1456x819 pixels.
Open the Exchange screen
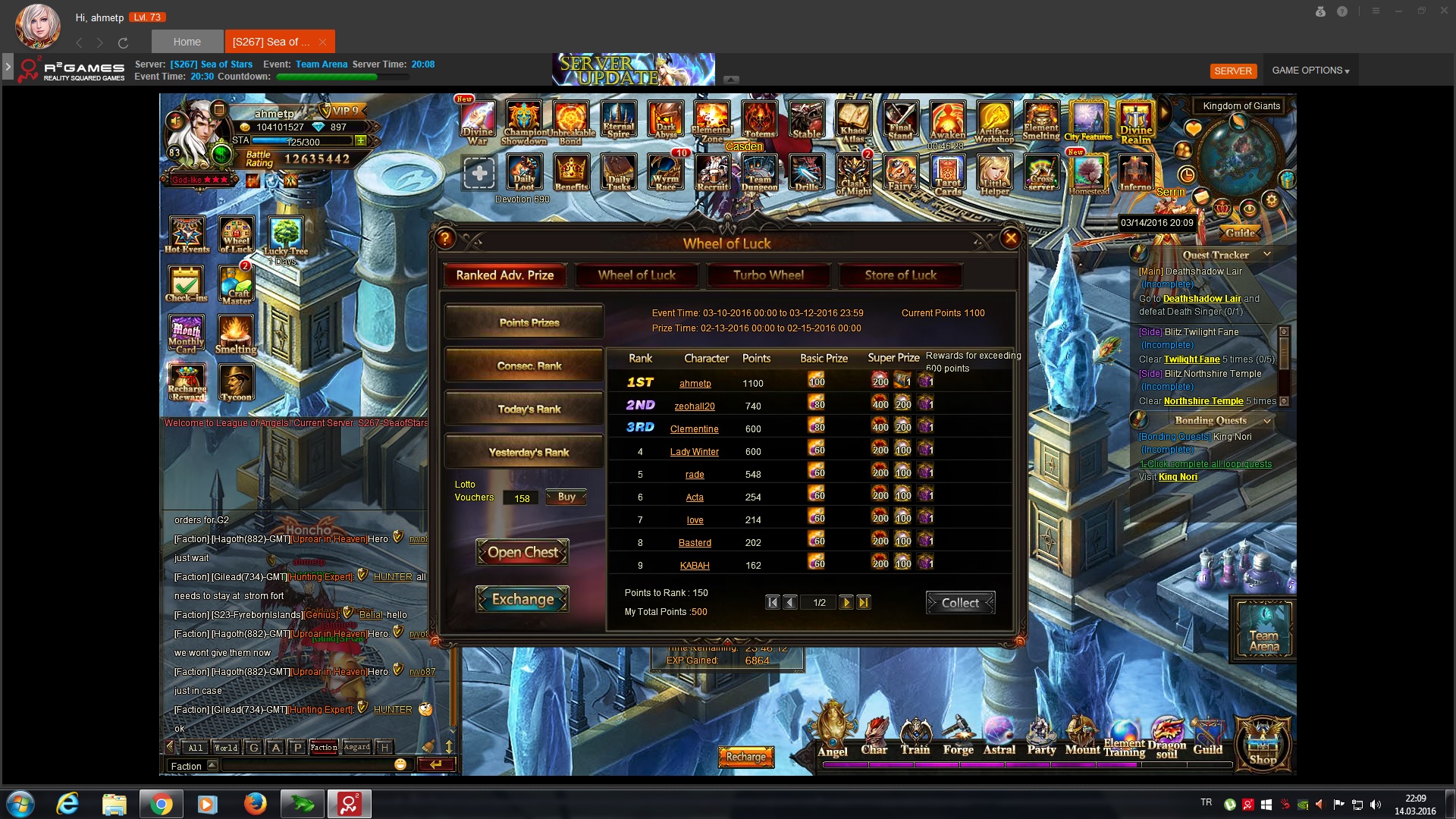[522, 599]
